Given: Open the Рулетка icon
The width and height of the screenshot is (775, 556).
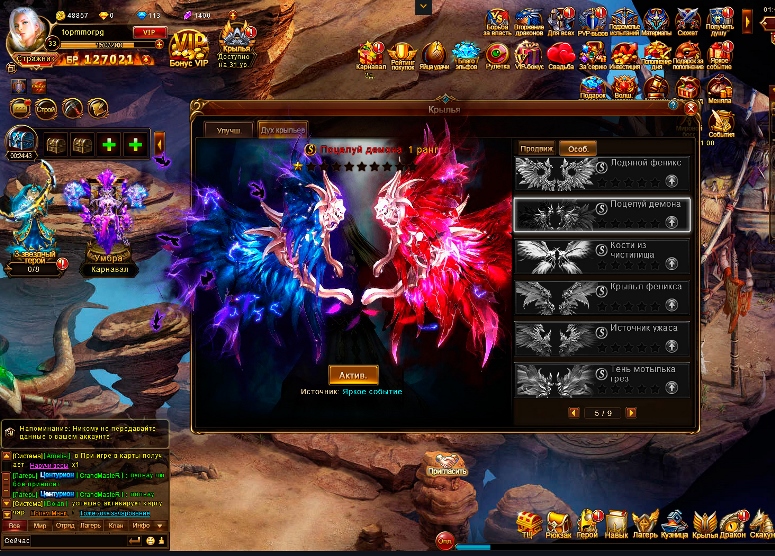Looking at the screenshot, I should pos(497,56).
